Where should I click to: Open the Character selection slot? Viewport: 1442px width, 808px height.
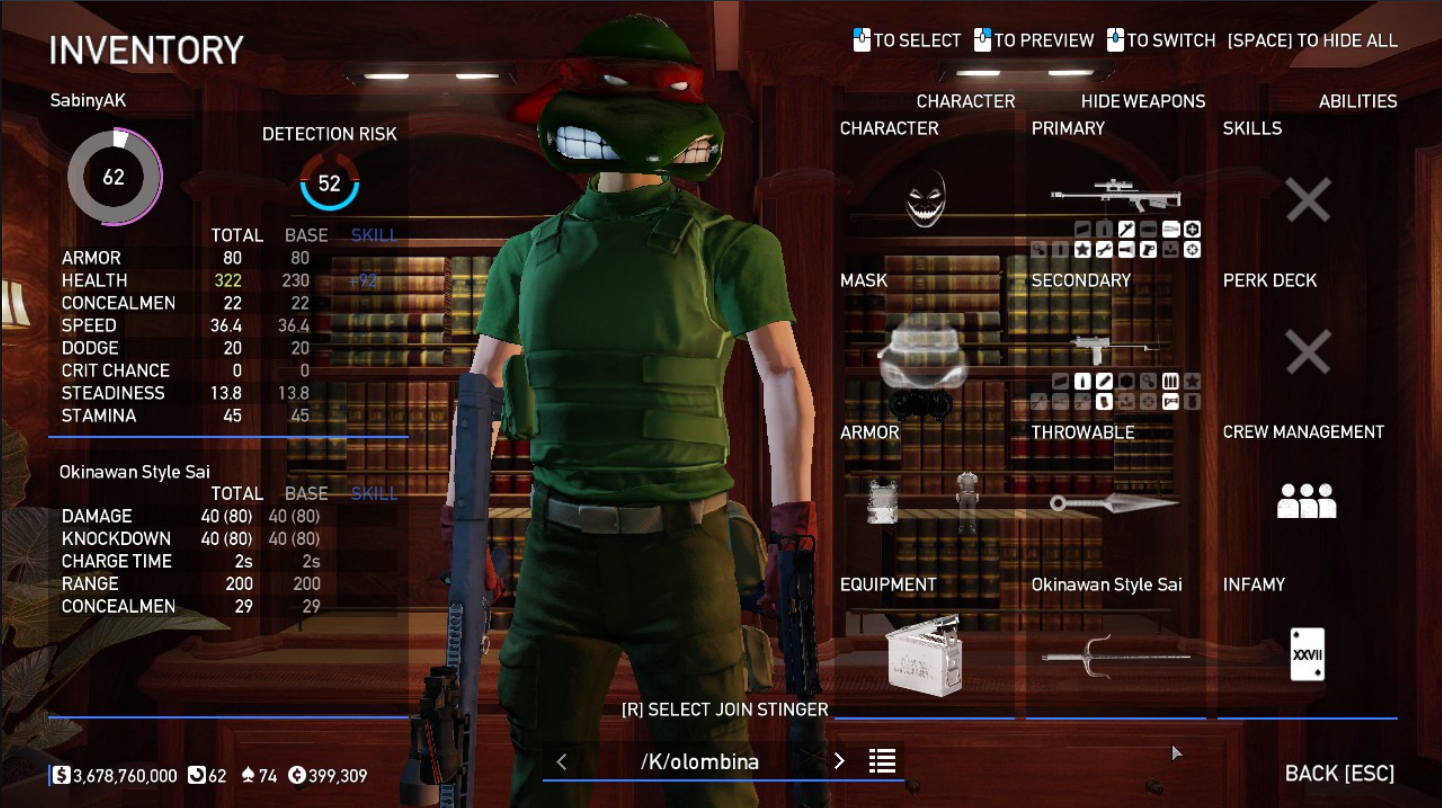click(925, 199)
